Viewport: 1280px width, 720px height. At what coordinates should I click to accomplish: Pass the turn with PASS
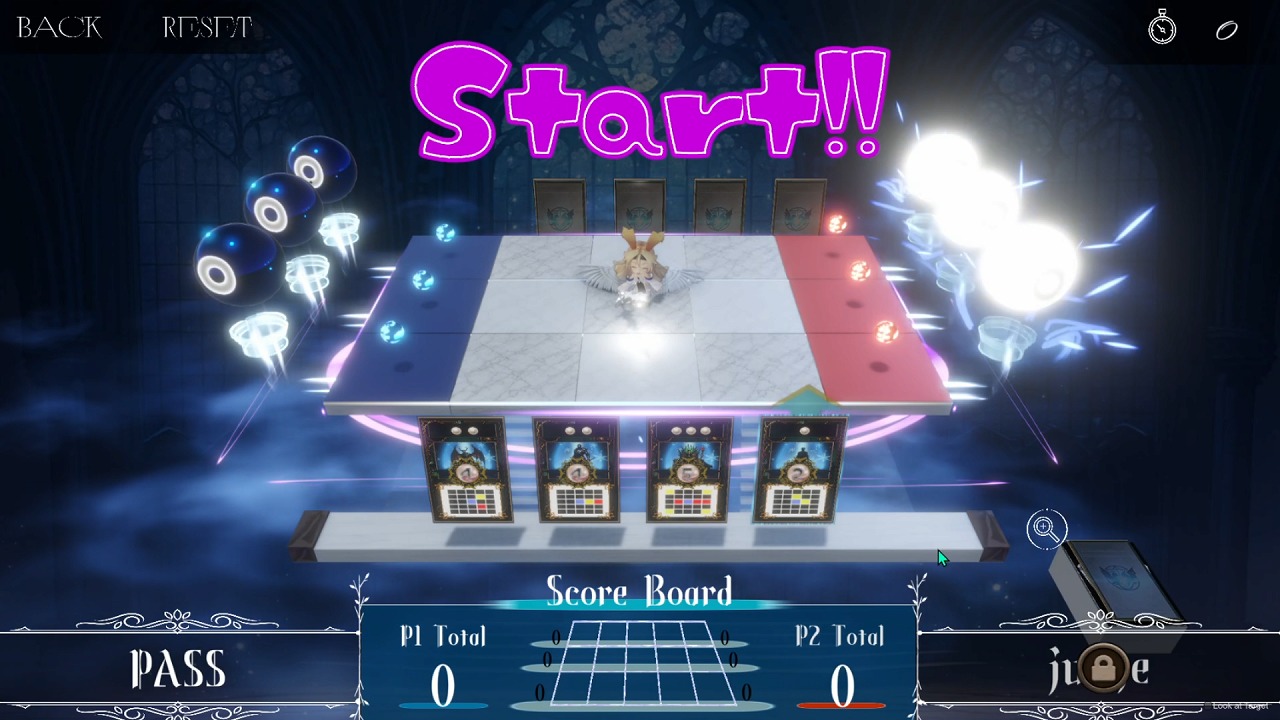click(178, 669)
